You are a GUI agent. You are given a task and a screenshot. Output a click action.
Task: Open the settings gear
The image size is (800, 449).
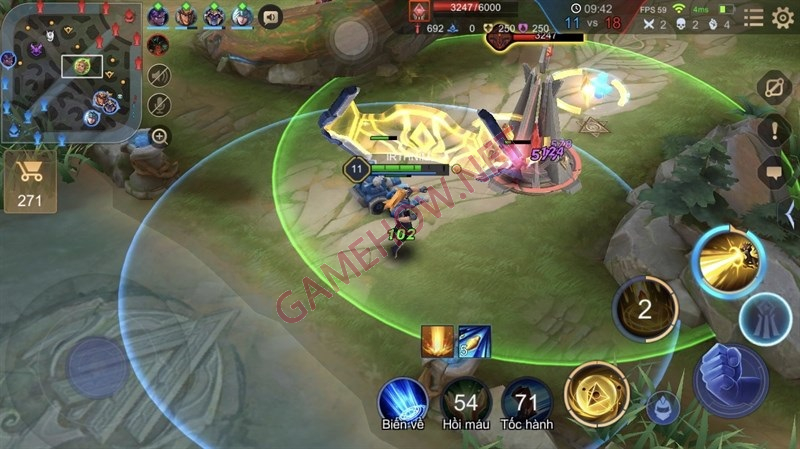click(783, 18)
